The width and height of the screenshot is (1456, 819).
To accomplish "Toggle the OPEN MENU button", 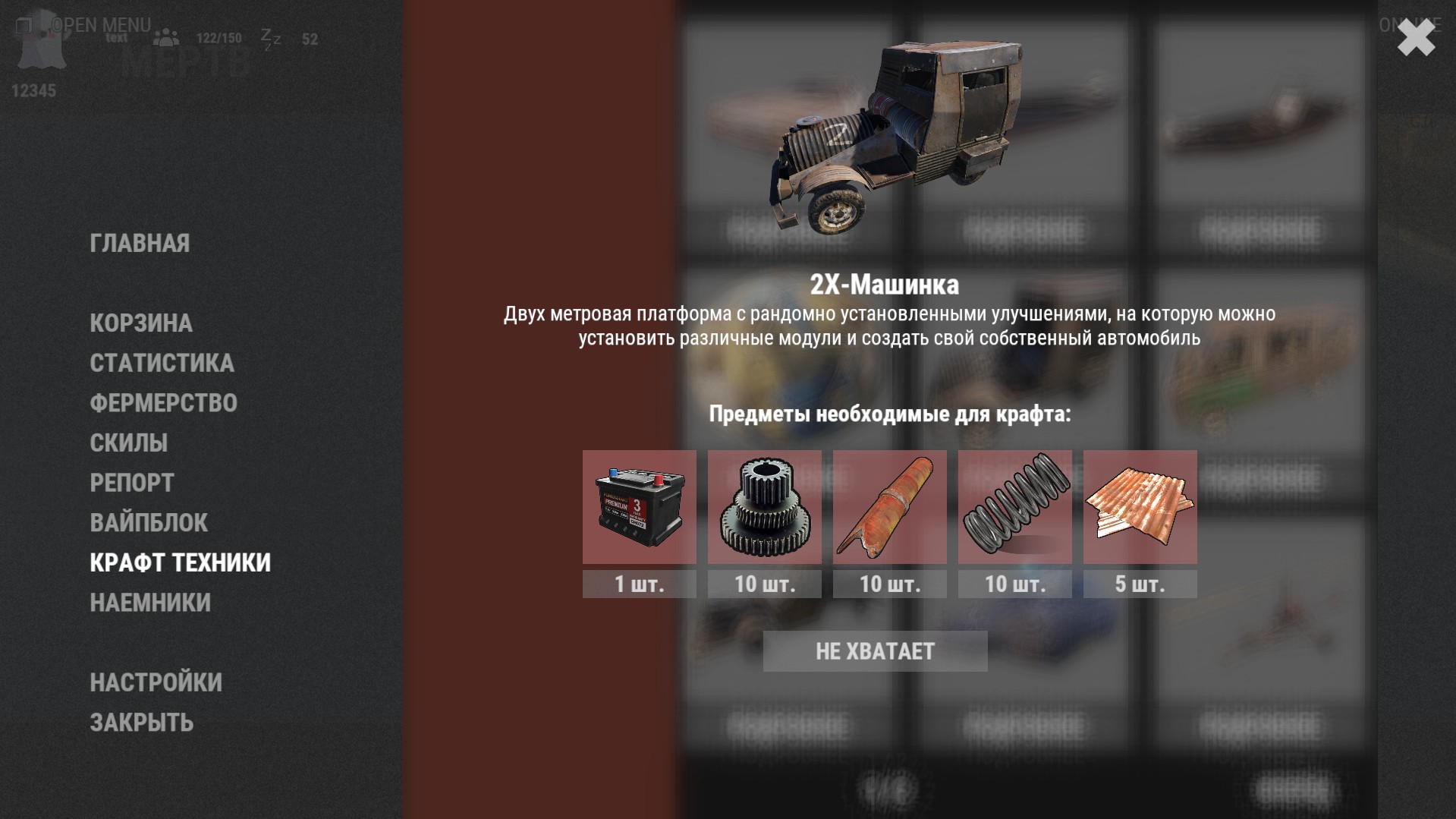I will 83,25.
